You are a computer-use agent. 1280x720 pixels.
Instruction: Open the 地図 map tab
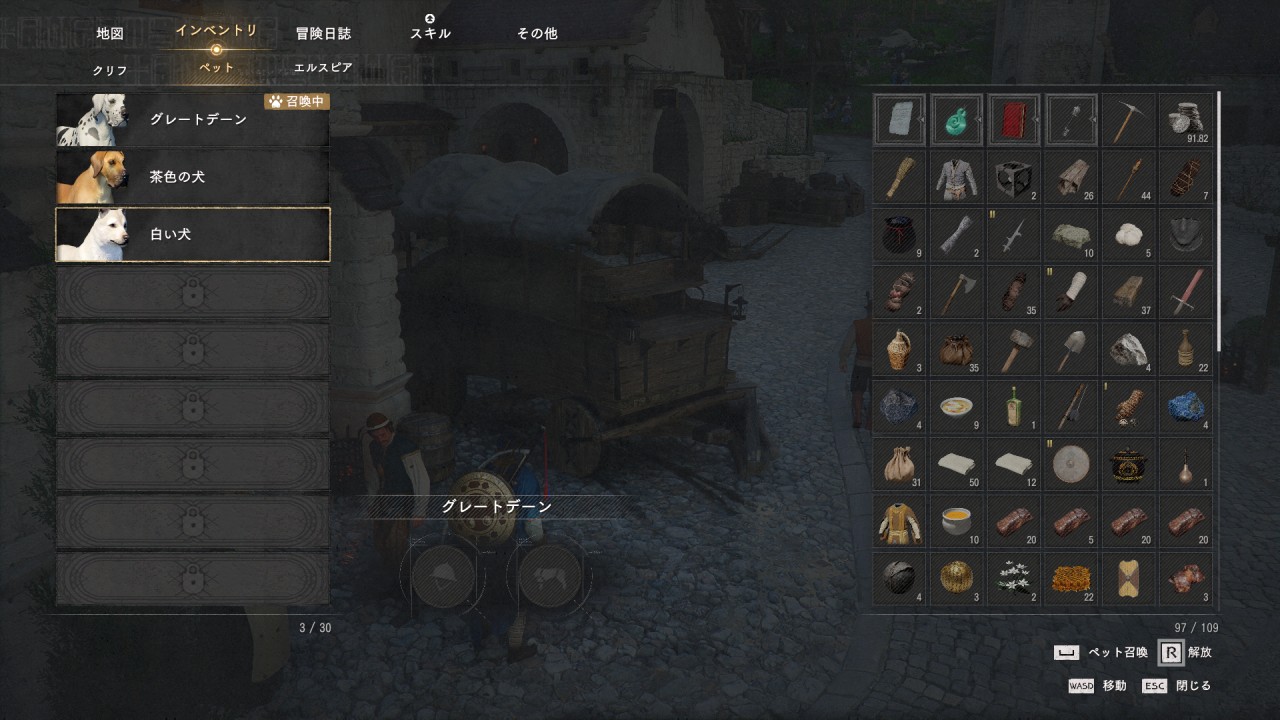[x=110, y=33]
